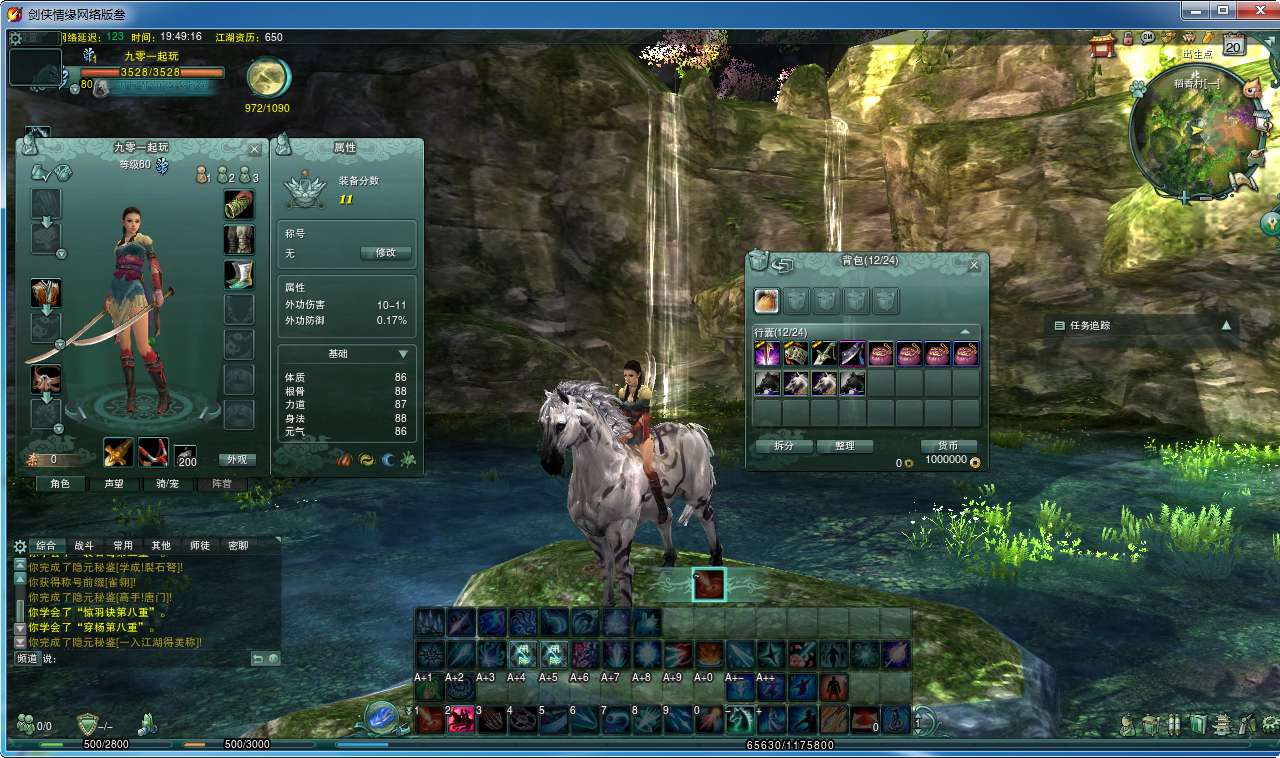
Task: Expand the 基础 attributes dropdown
Action: pyautogui.click(x=403, y=354)
